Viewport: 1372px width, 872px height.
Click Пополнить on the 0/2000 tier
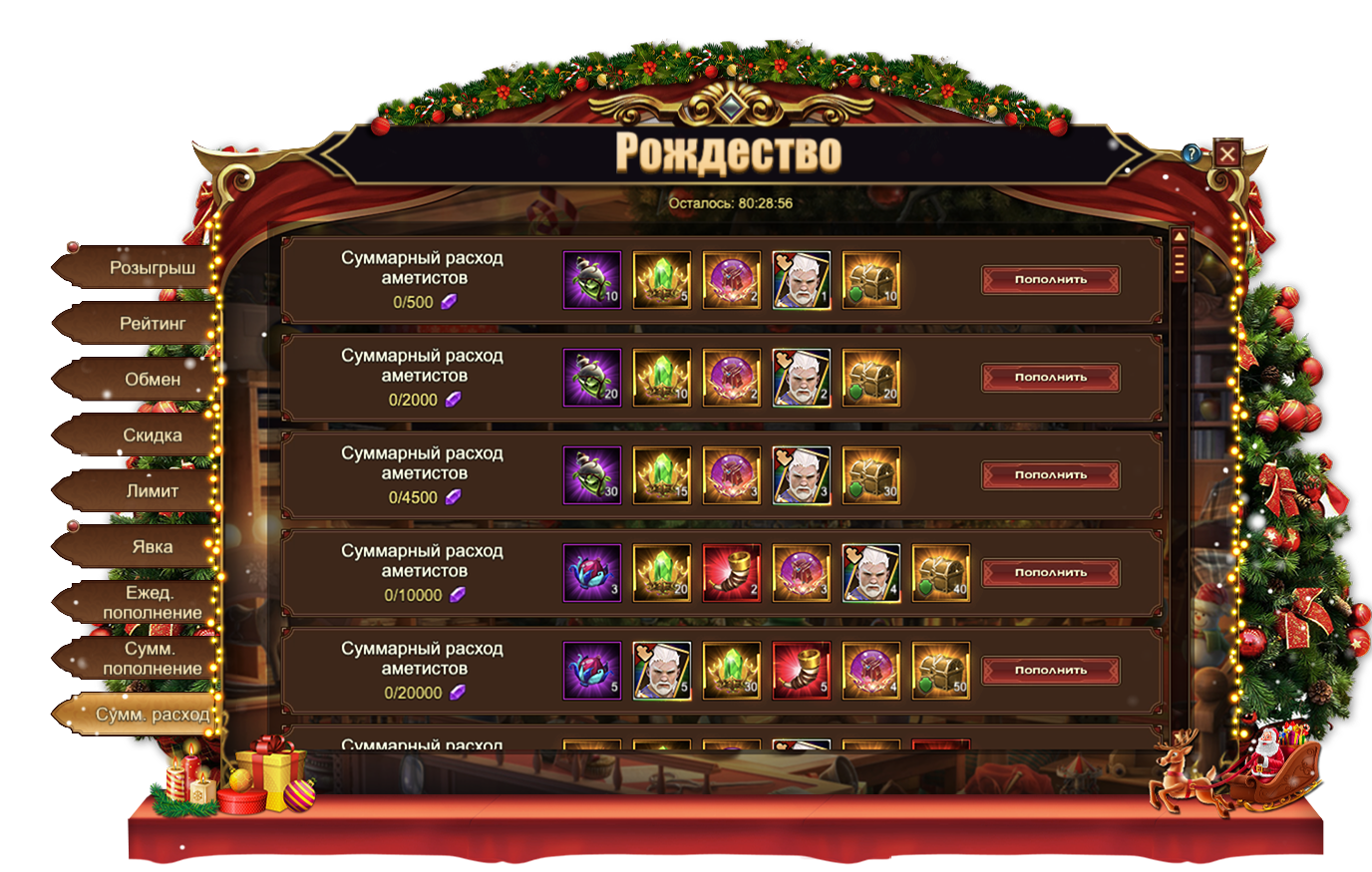point(1051,378)
